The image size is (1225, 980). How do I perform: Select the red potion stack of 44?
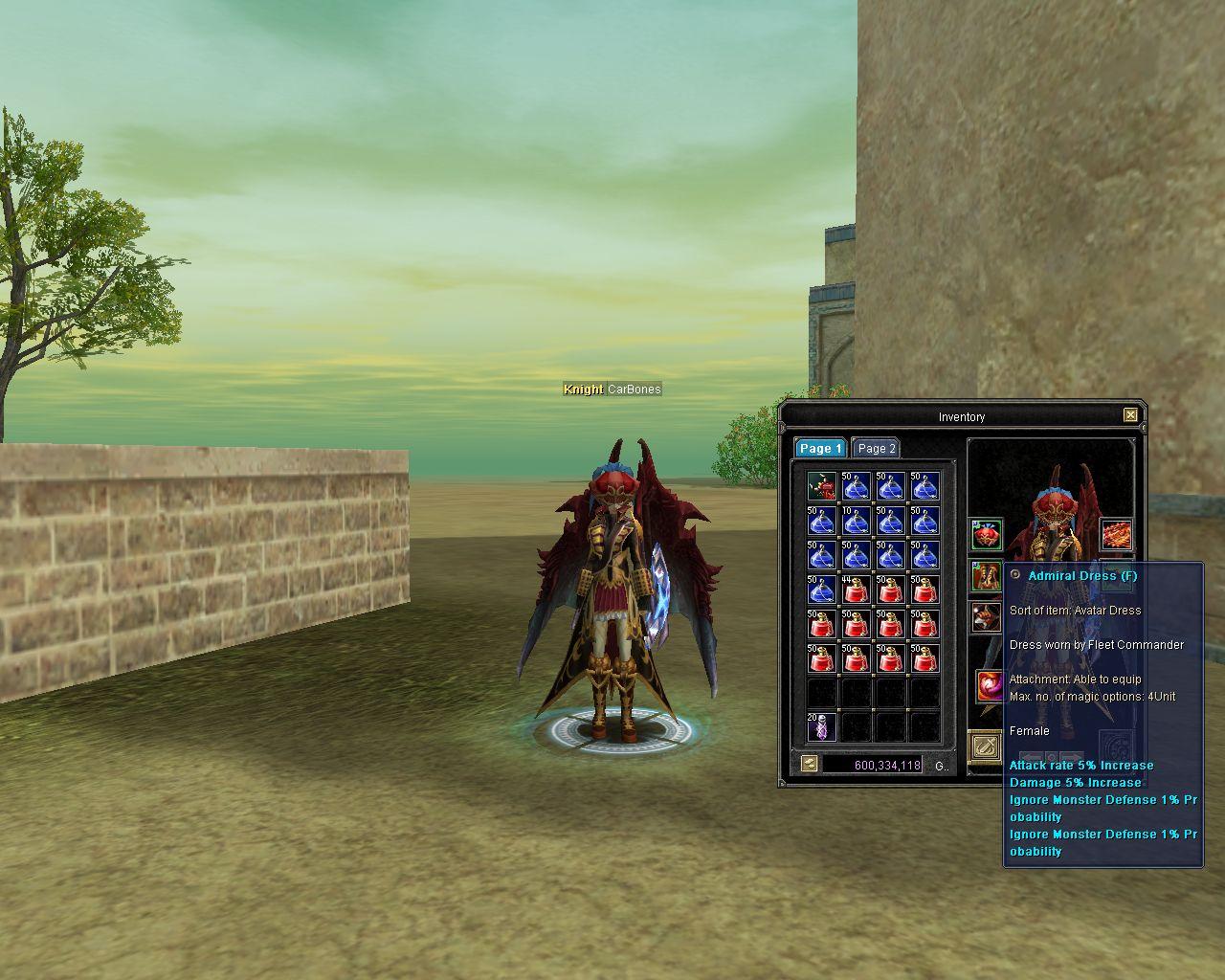856,590
